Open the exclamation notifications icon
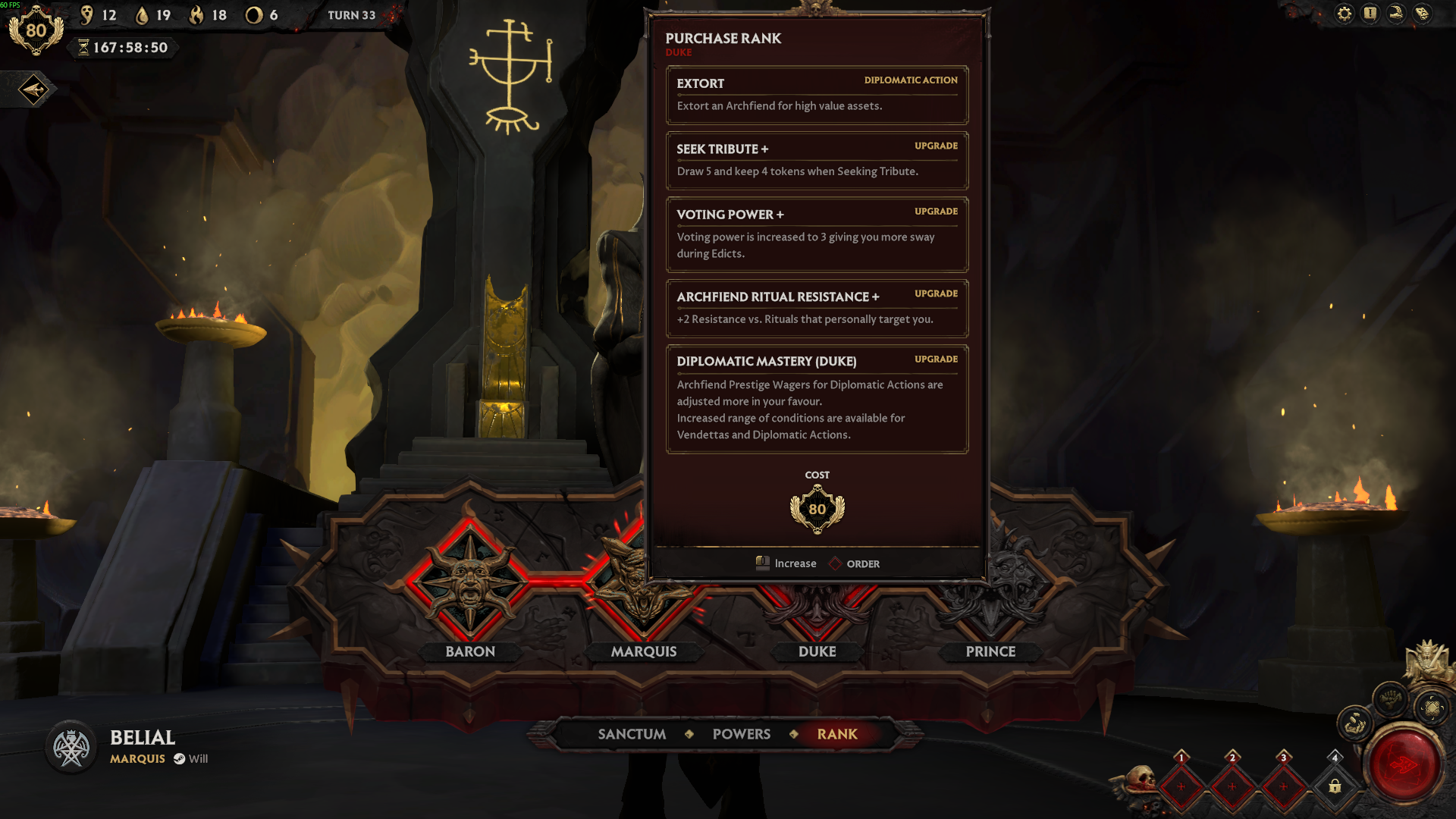The image size is (1456, 819). [1370, 14]
